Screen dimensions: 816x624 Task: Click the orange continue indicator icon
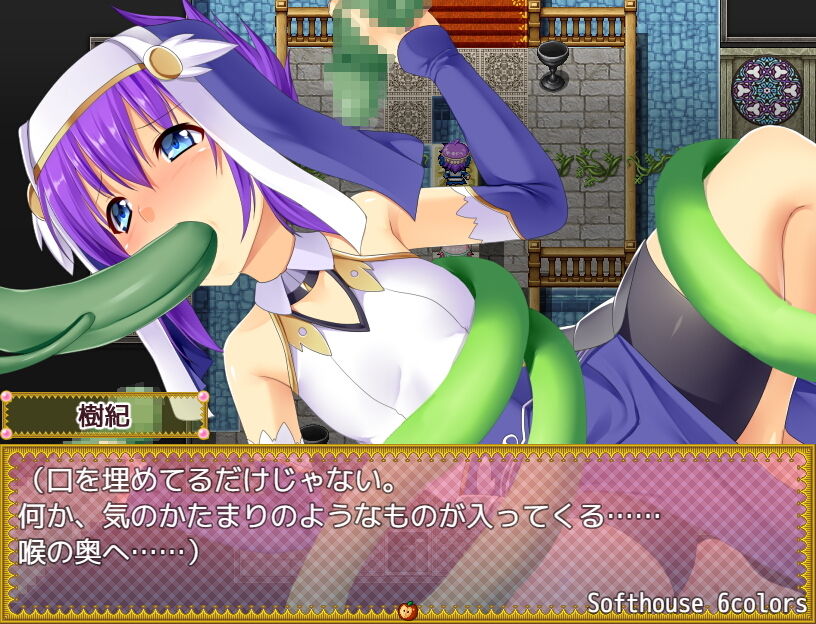pos(407,610)
